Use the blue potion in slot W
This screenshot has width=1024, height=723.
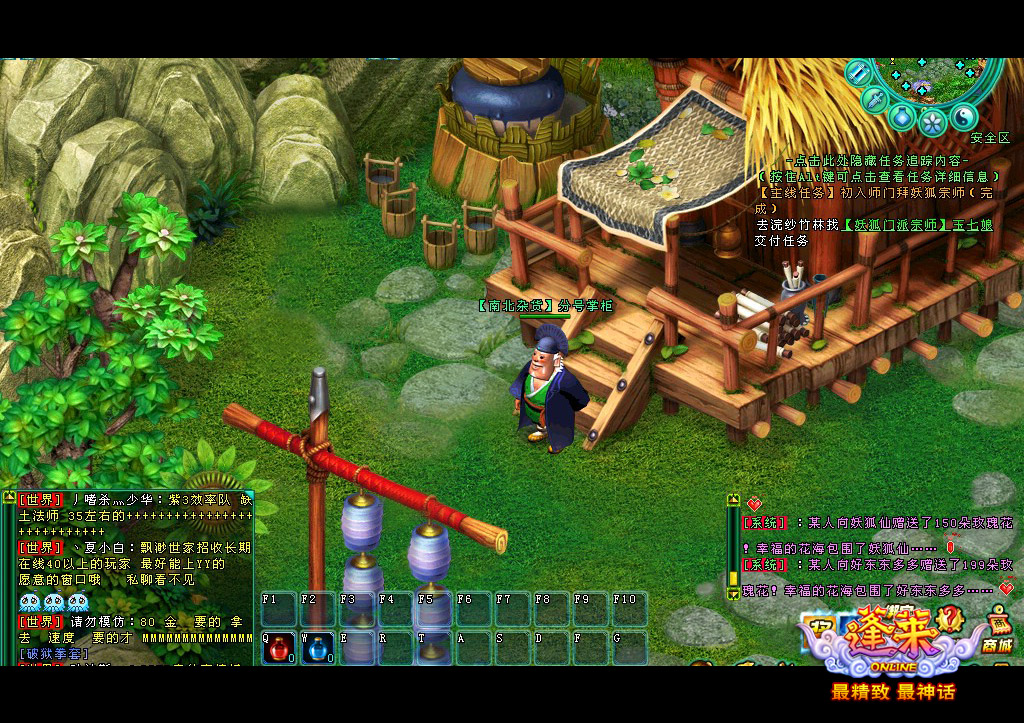(317, 650)
